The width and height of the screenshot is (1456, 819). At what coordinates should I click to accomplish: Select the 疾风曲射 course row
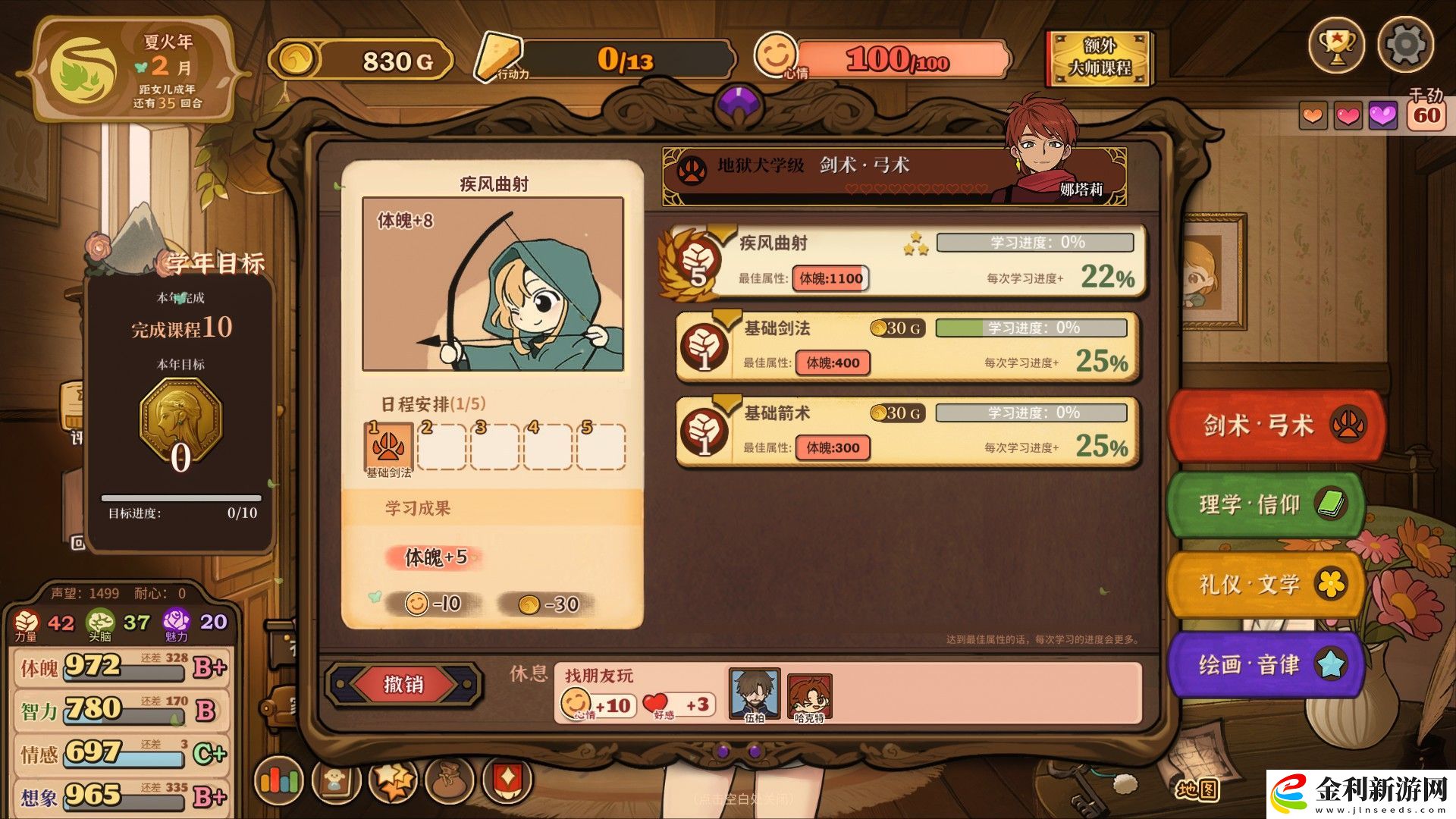(x=902, y=260)
